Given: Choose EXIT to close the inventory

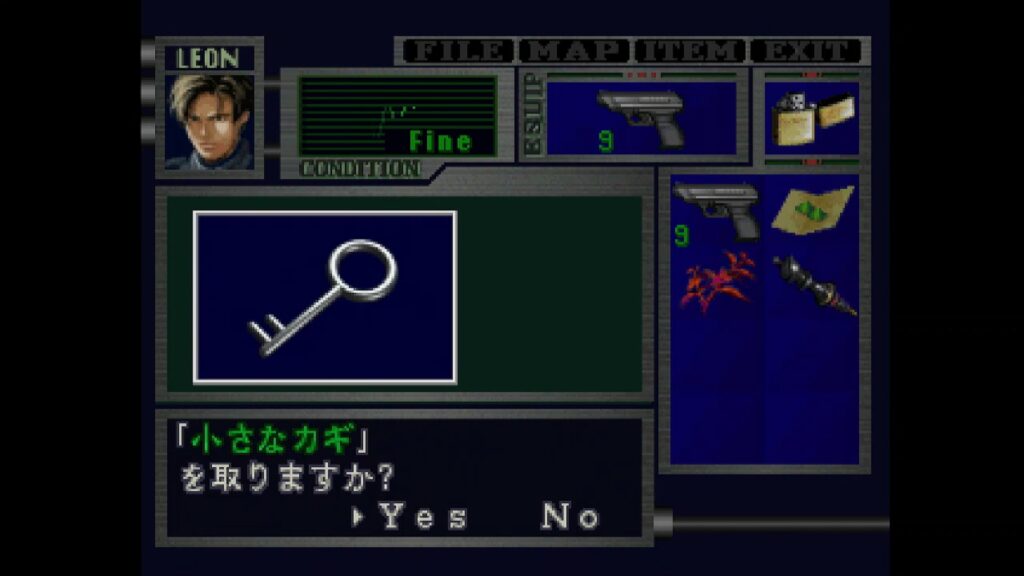Looking at the screenshot, I should 807,51.
